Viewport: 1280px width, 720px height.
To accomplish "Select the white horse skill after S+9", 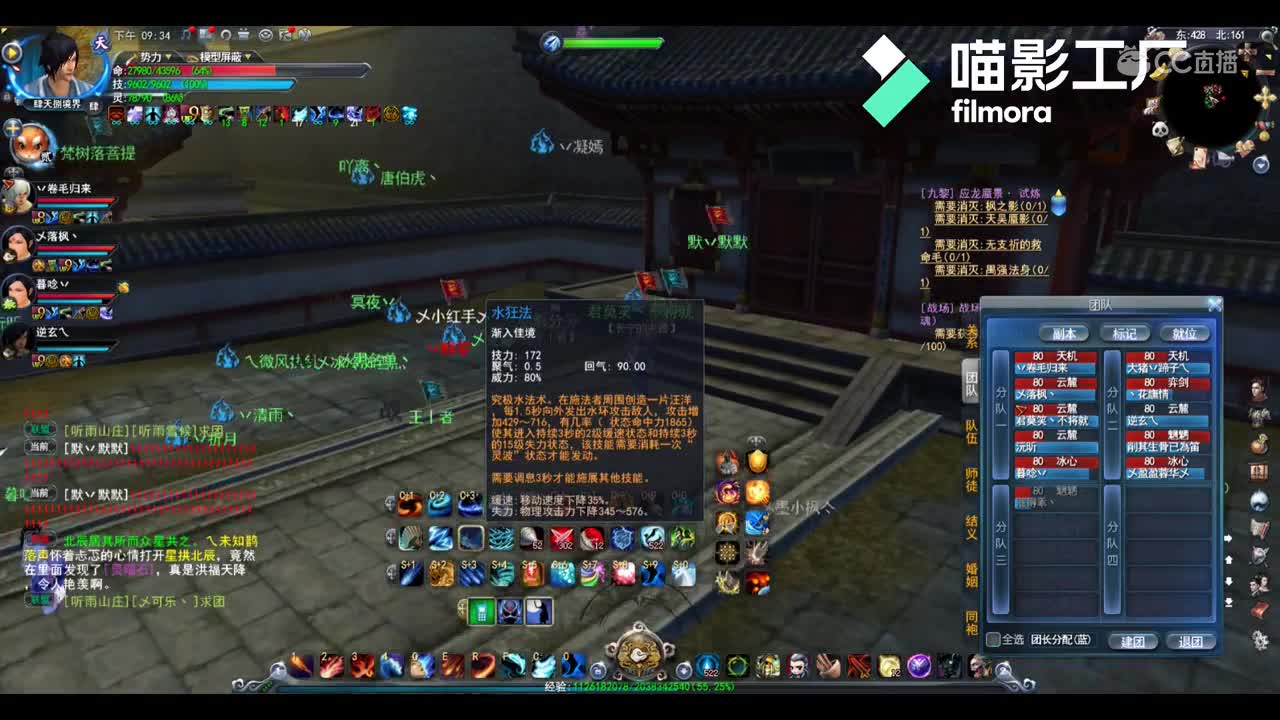I will [x=683, y=572].
